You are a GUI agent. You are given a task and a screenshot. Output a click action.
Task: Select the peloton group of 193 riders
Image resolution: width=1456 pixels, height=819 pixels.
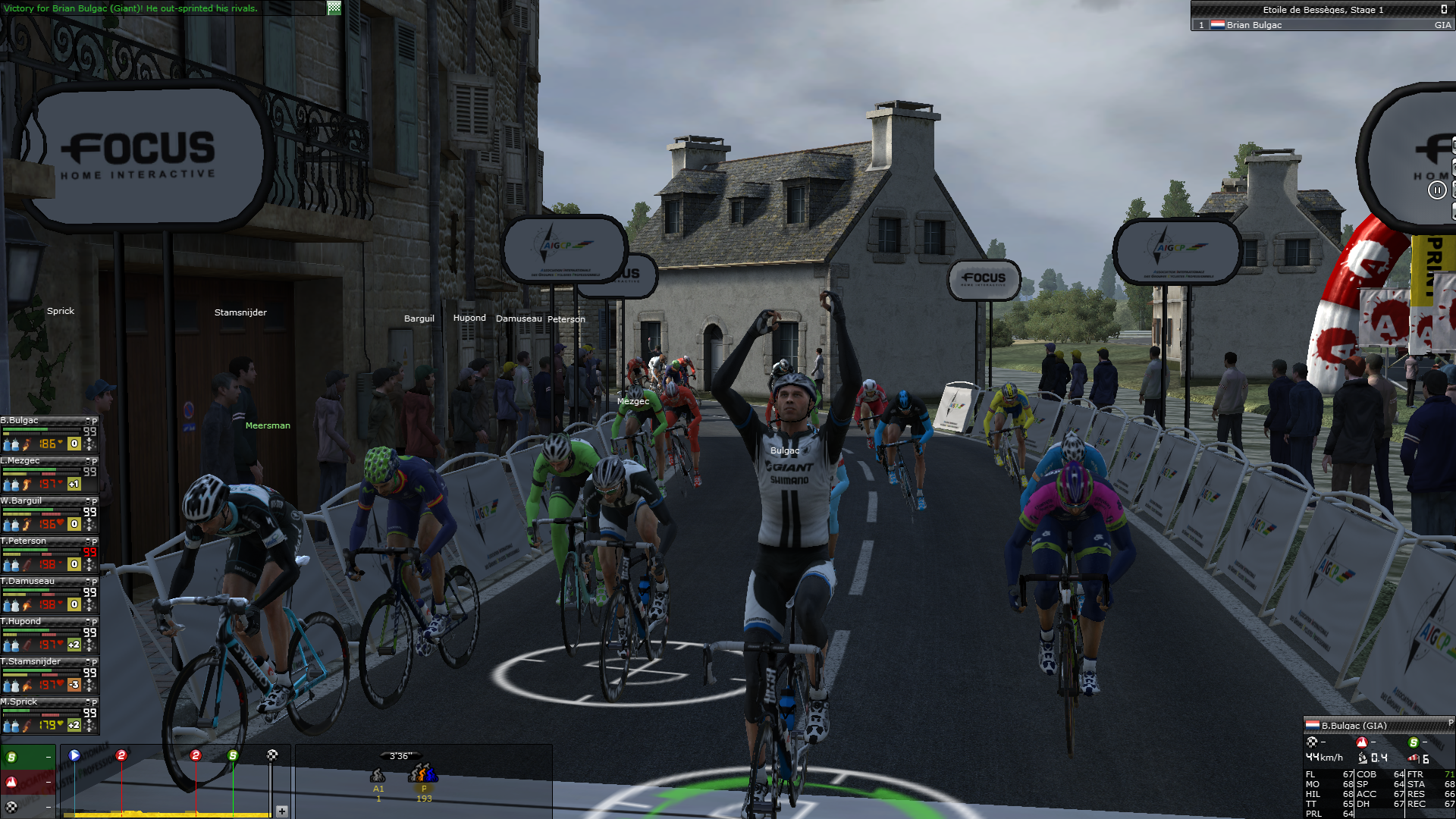[423, 775]
